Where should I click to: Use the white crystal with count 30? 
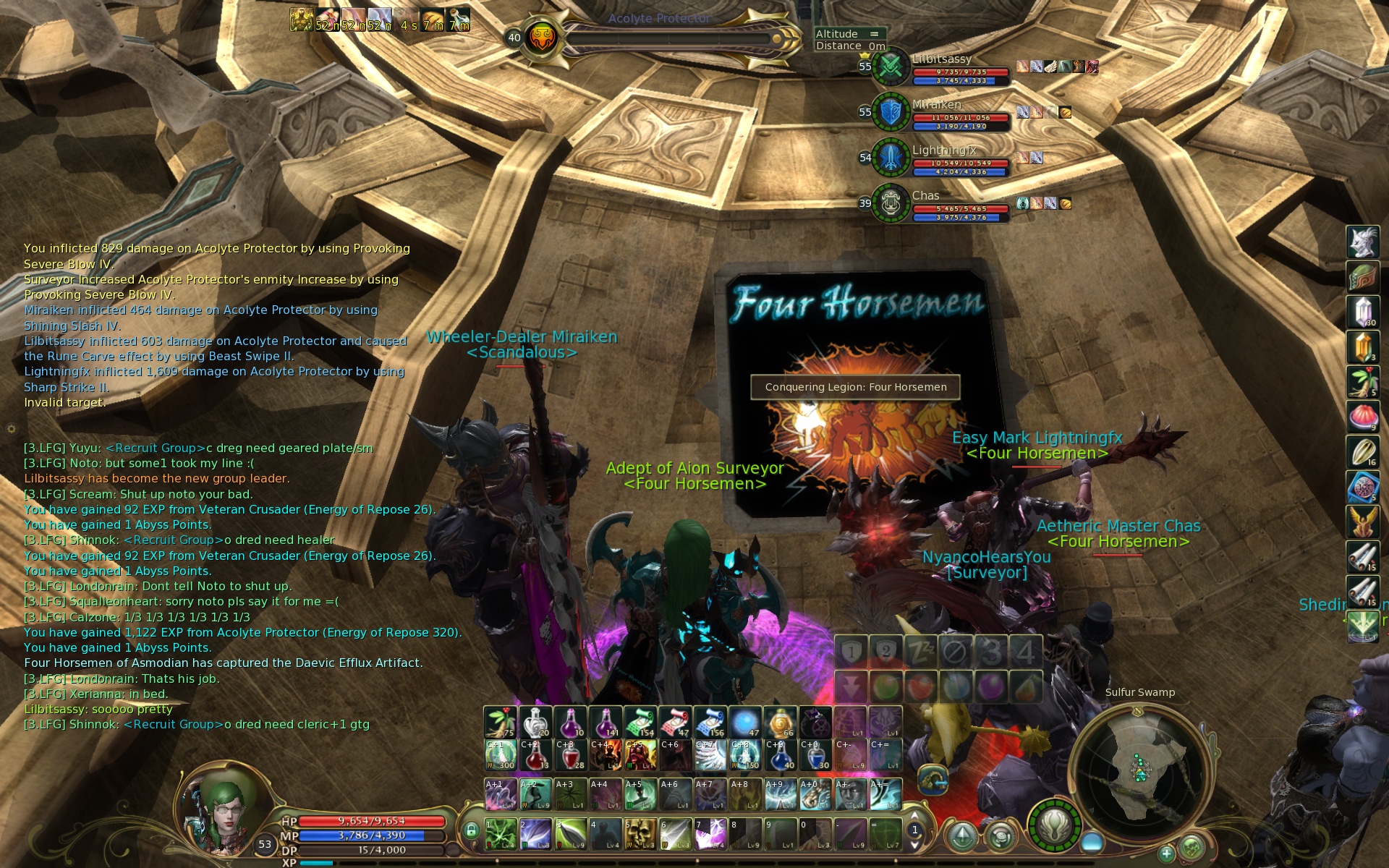point(1362,312)
